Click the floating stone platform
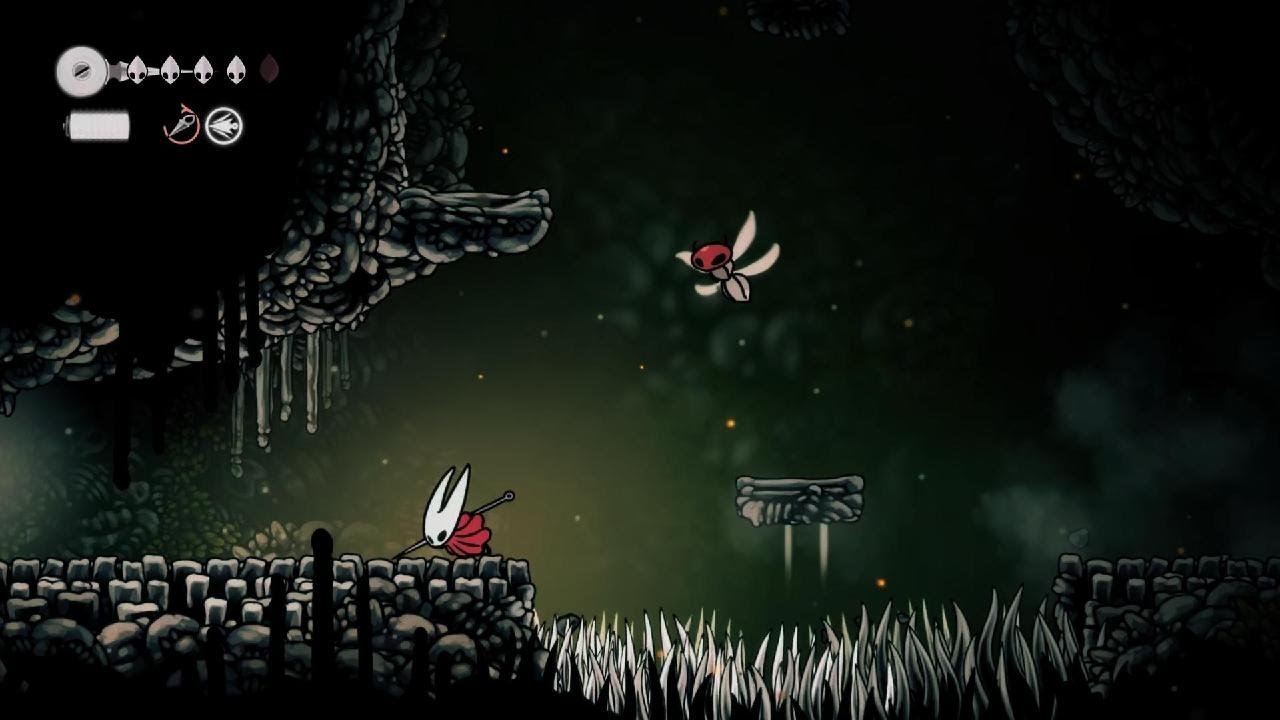 [800, 500]
